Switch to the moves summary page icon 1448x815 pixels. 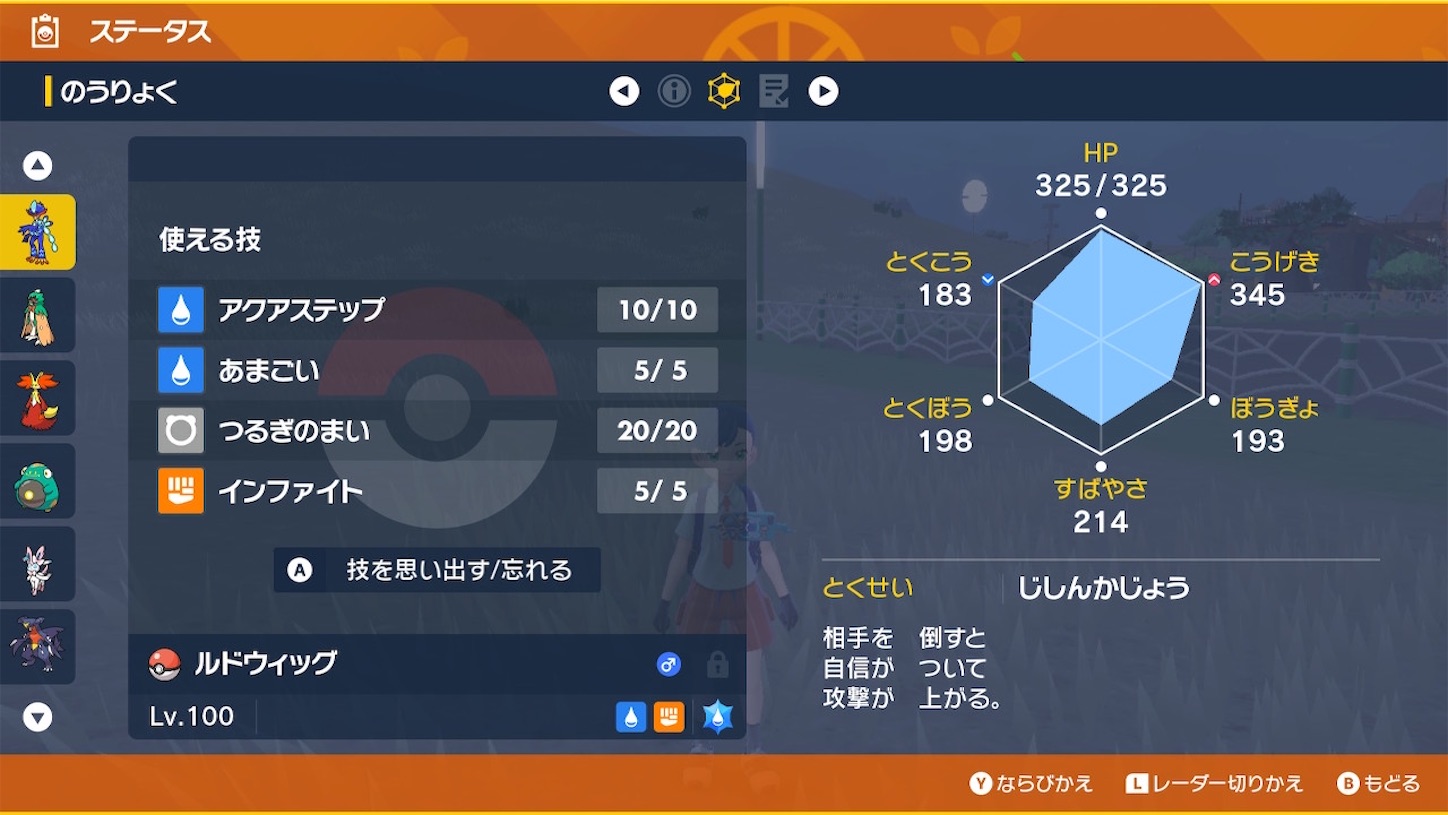(772, 90)
